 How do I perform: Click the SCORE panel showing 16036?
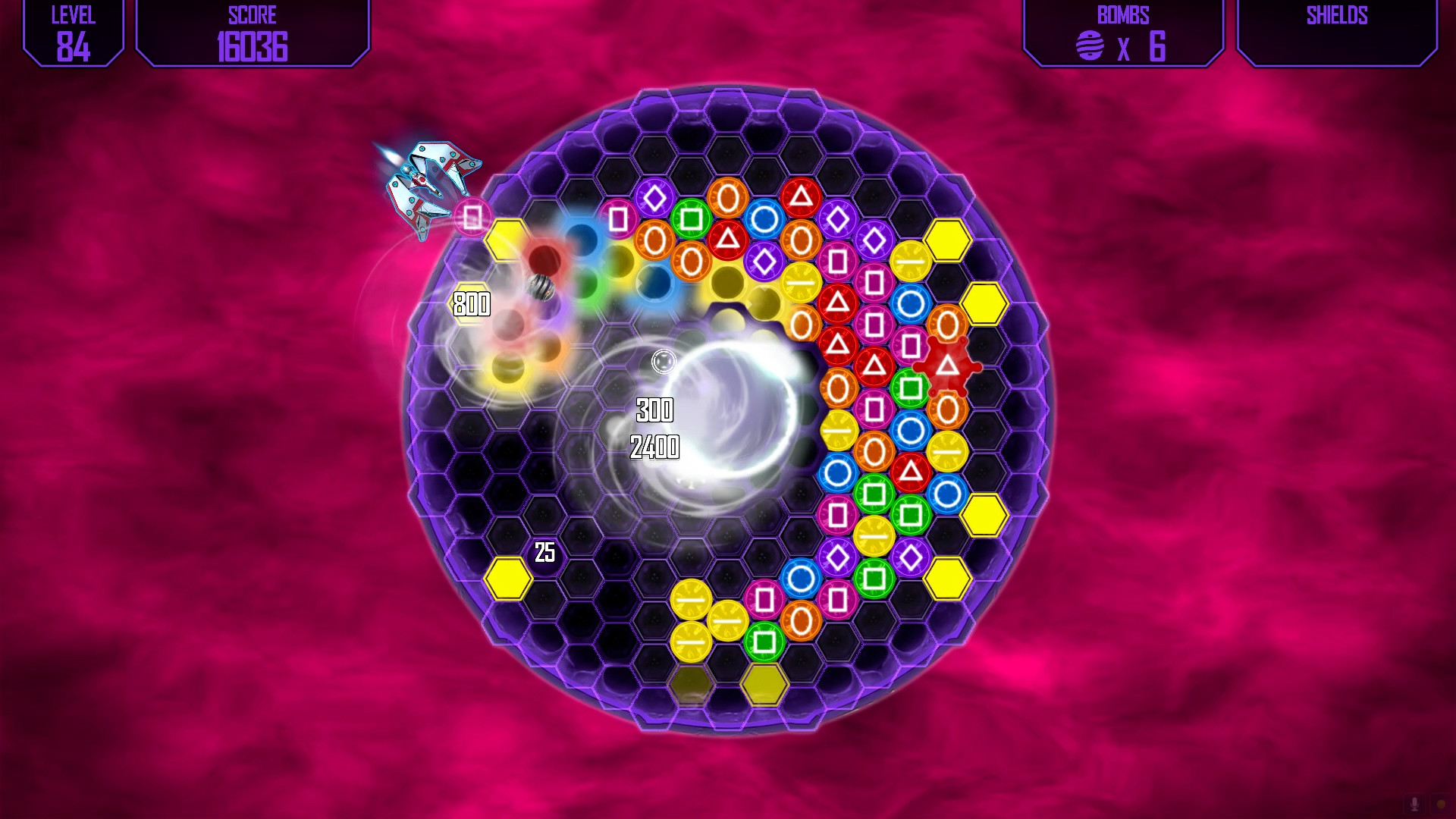coord(253,33)
